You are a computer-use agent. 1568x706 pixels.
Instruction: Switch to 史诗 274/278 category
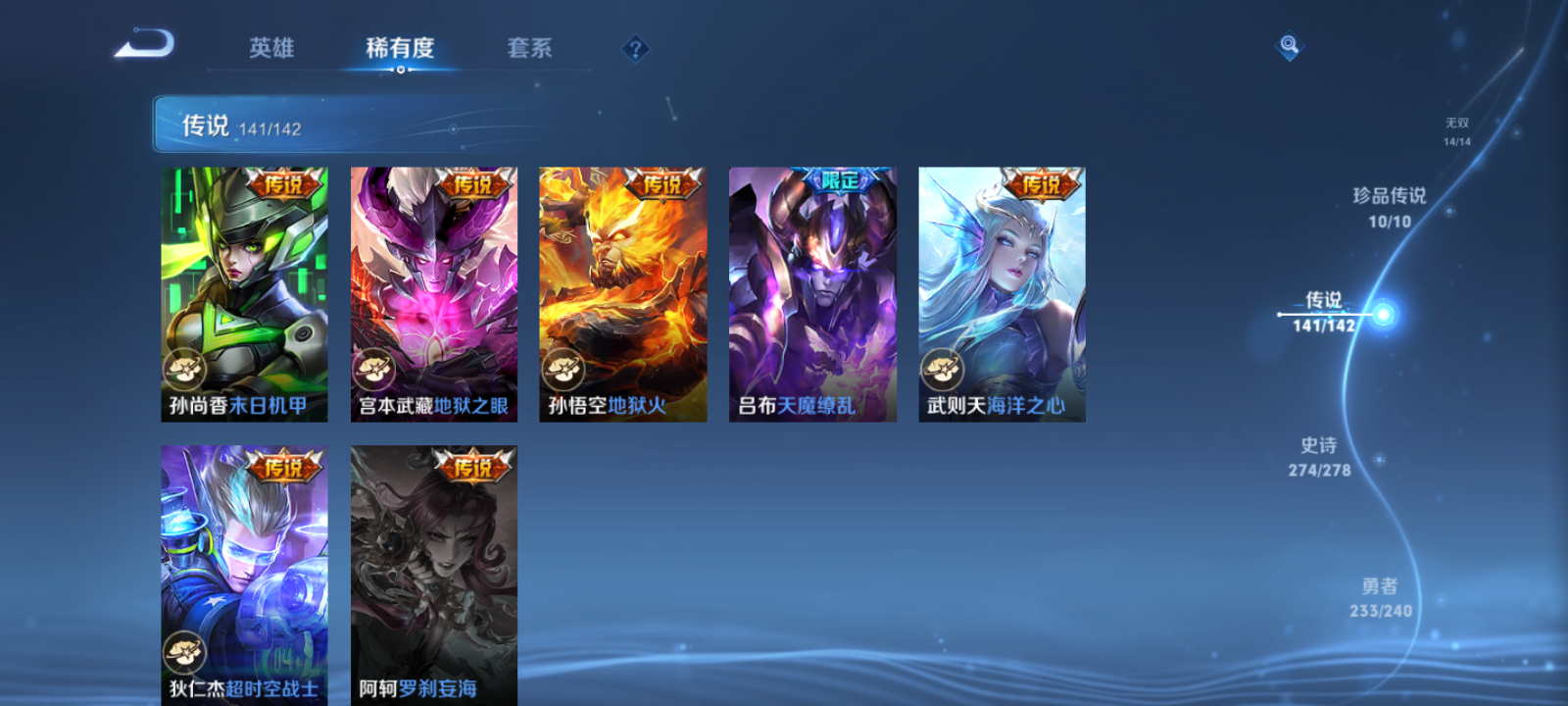point(1321,456)
